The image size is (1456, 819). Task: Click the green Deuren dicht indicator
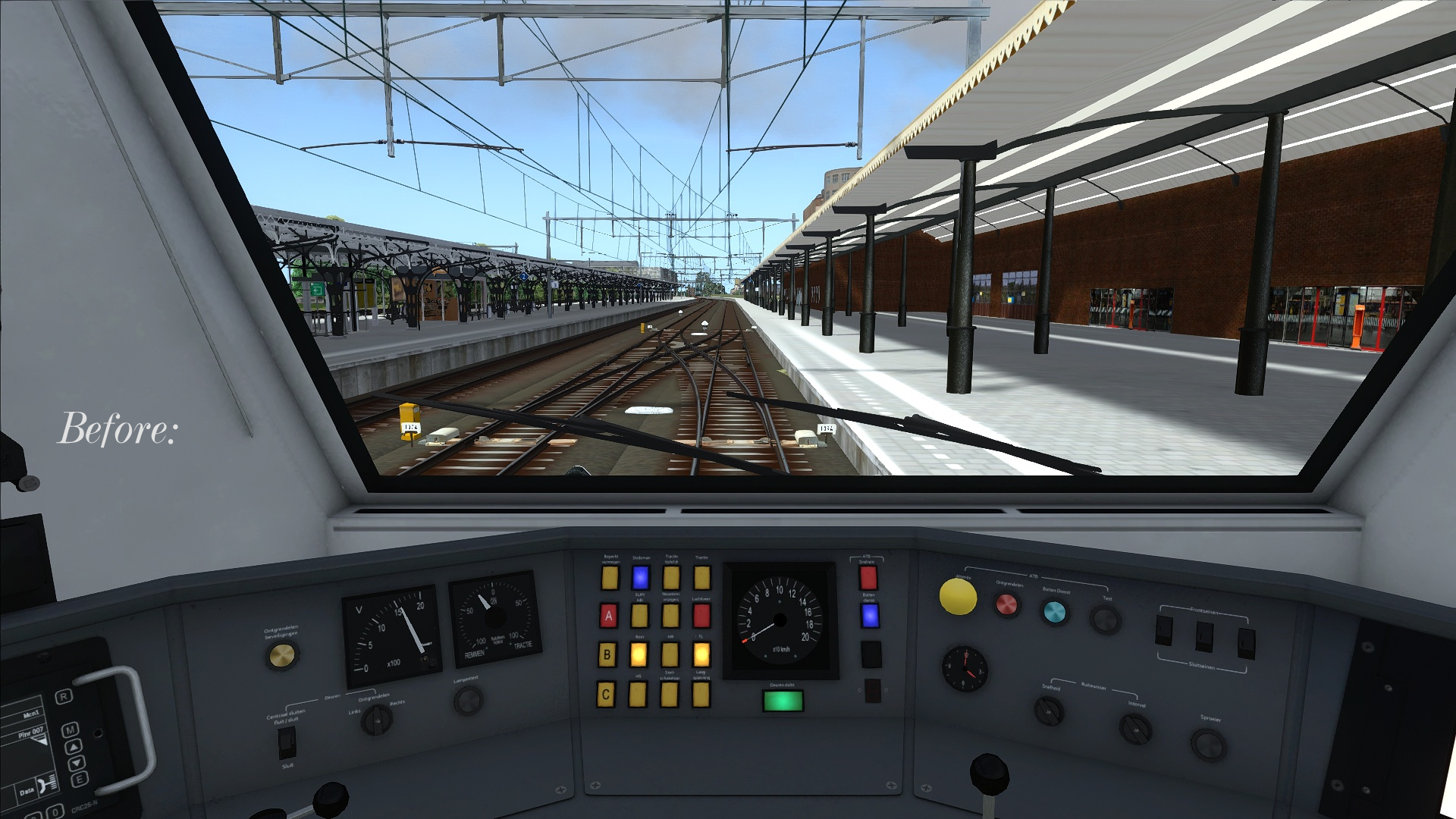tap(782, 700)
